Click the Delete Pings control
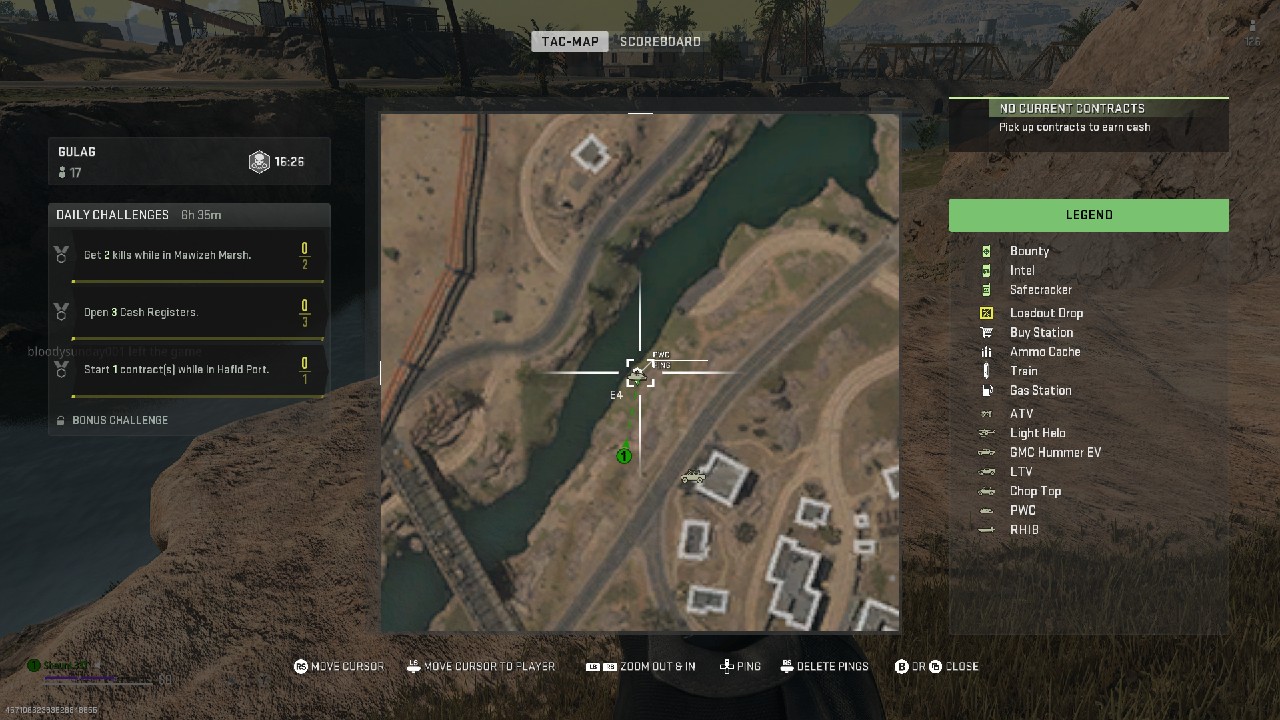 click(x=824, y=666)
